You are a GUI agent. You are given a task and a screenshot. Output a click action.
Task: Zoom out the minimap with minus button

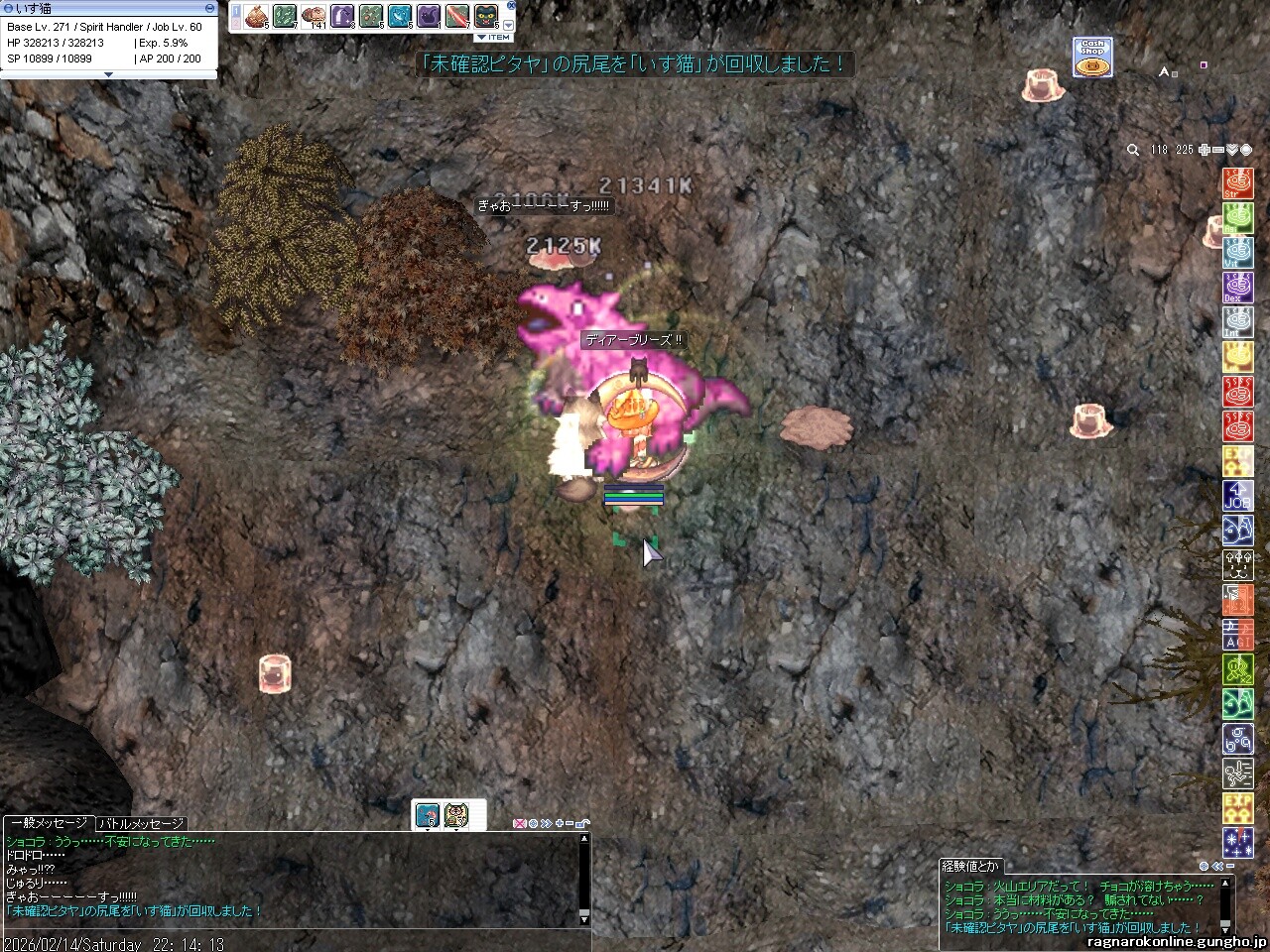tap(1217, 150)
